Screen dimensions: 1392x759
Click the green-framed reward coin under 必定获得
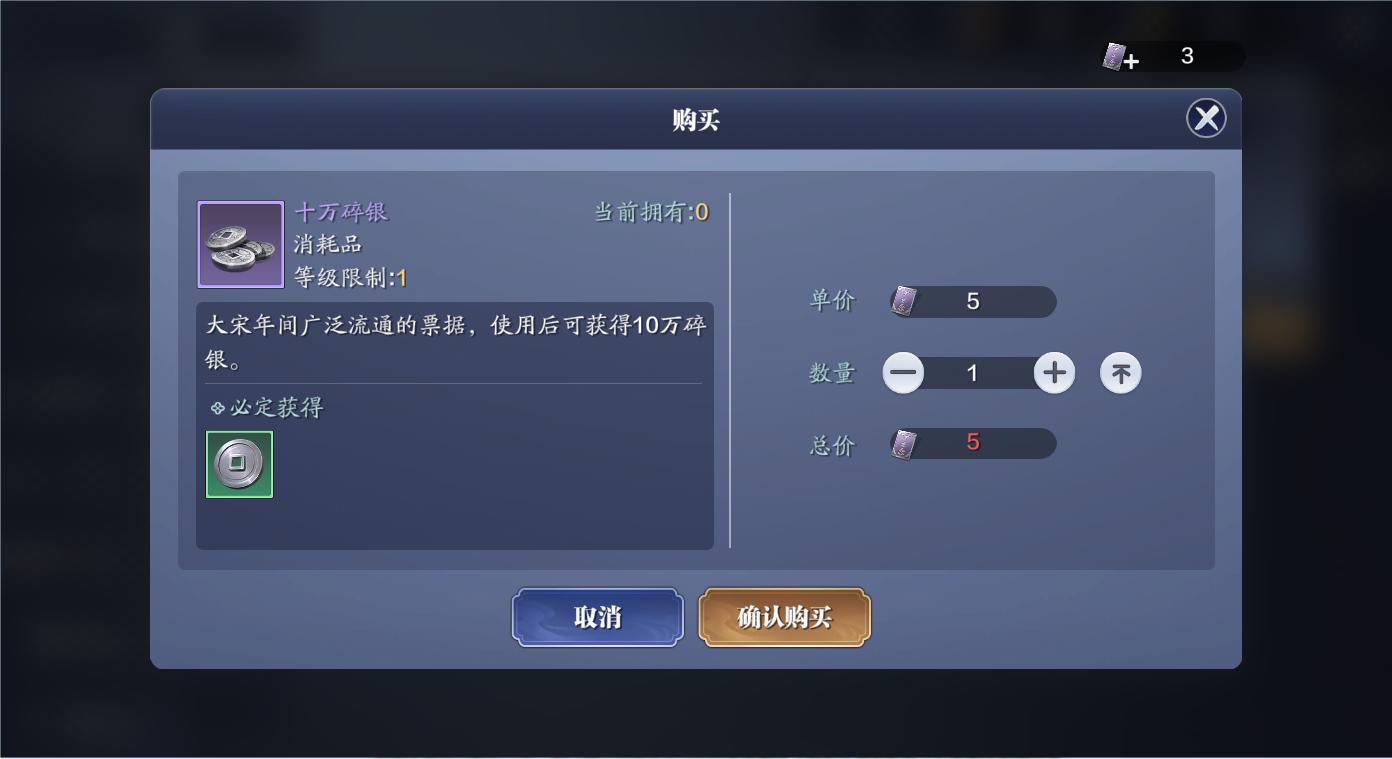pos(239,463)
